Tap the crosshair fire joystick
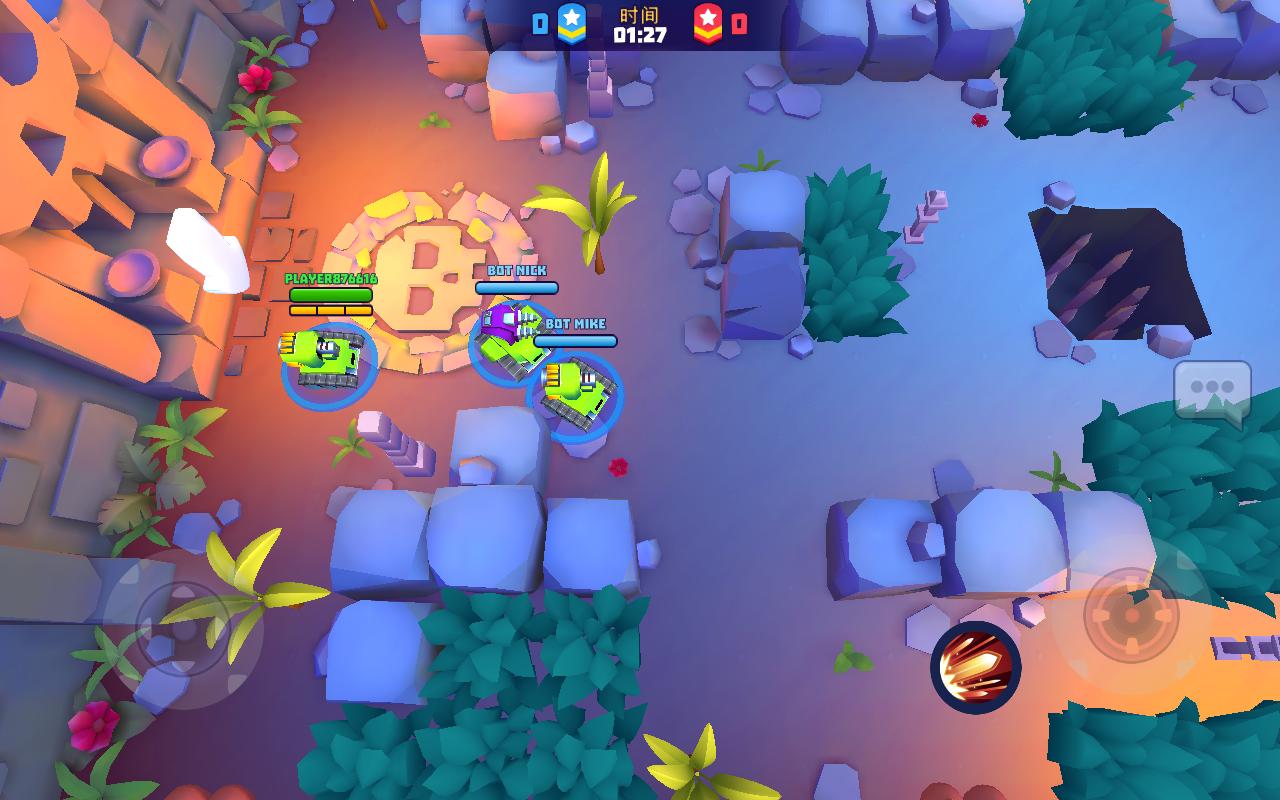The image size is (1280, 800). coord(1131,615)
